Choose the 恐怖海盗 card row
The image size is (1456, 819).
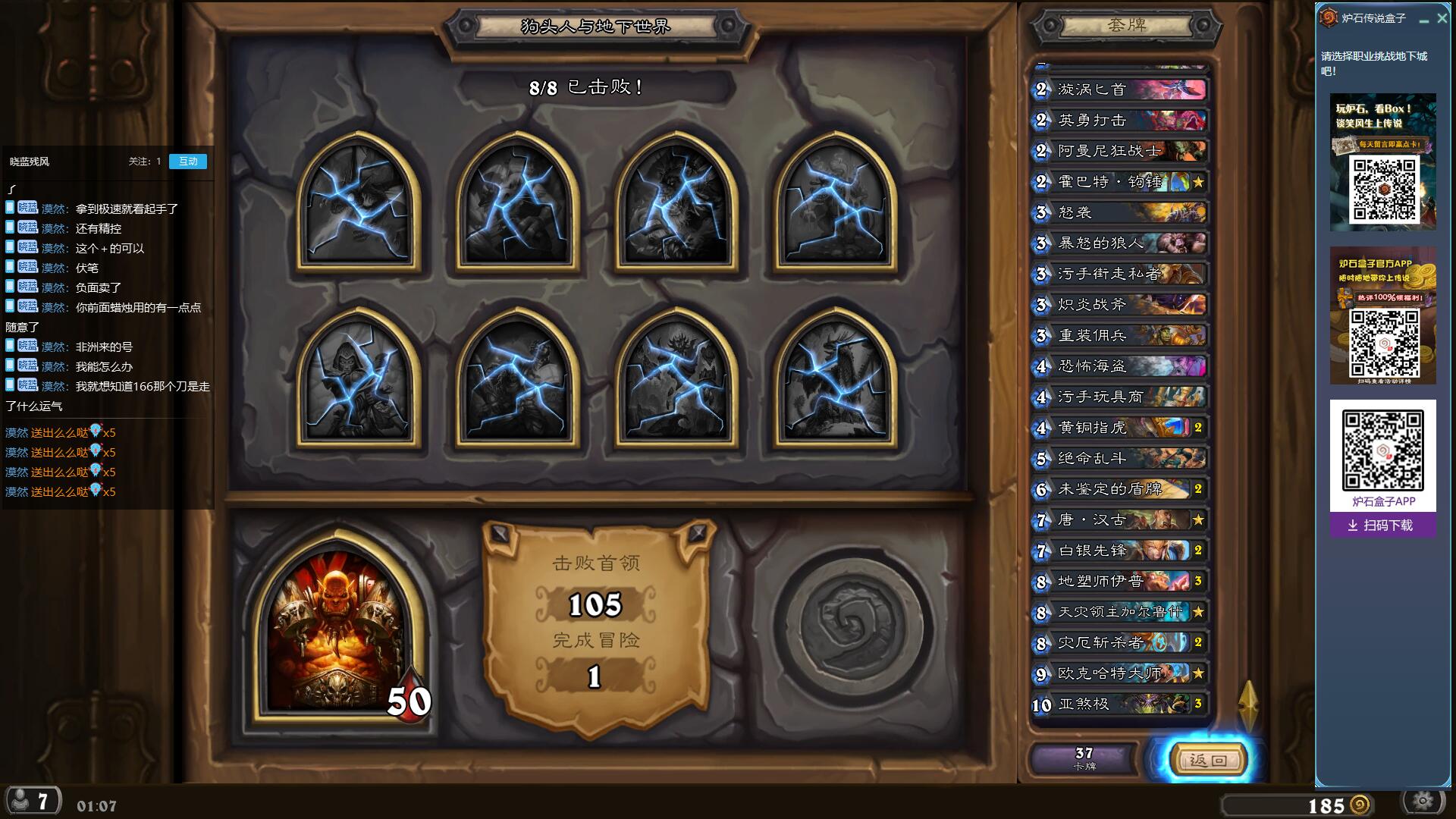1120,366
